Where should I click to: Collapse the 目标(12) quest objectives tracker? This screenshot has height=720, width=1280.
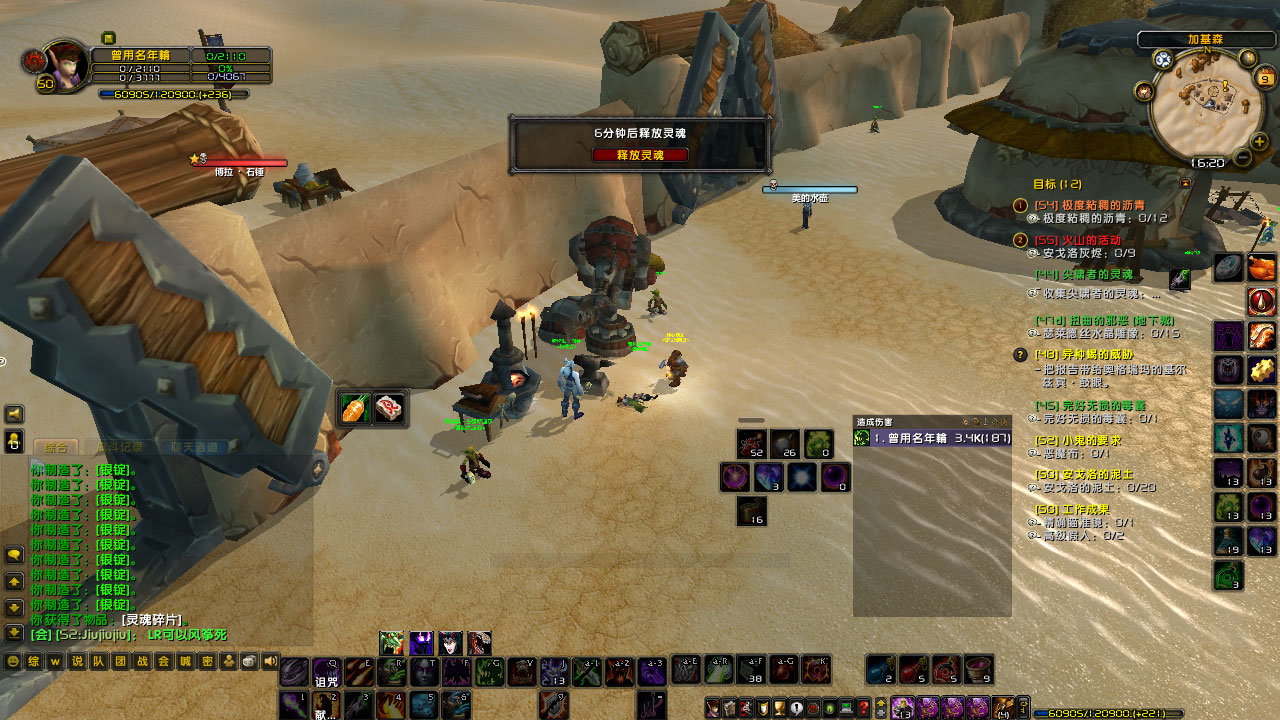click(1185, 182)
